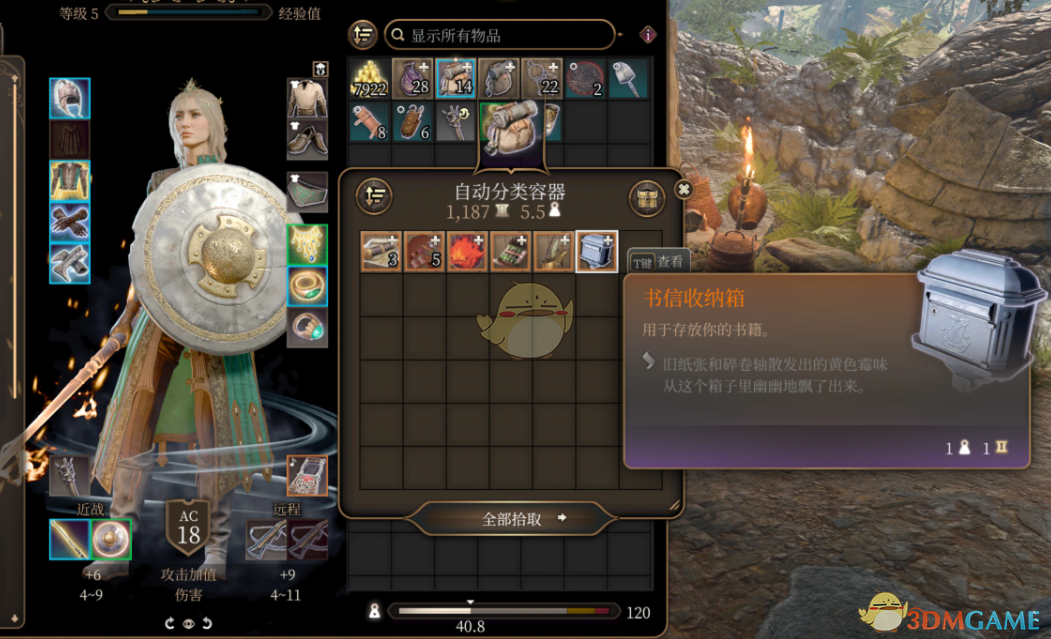
Task: Click the chest icon button in container
Action: click(x=647, y=197)
